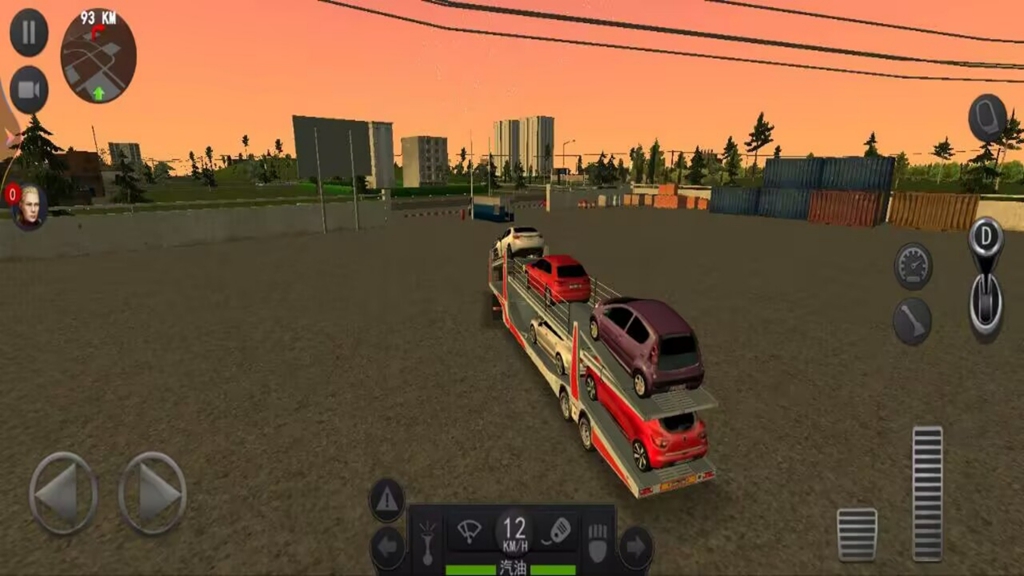Tap the accelerator pedal
Image resolution: width=1024 pixels, height=576 pixels.
[927, 493]
